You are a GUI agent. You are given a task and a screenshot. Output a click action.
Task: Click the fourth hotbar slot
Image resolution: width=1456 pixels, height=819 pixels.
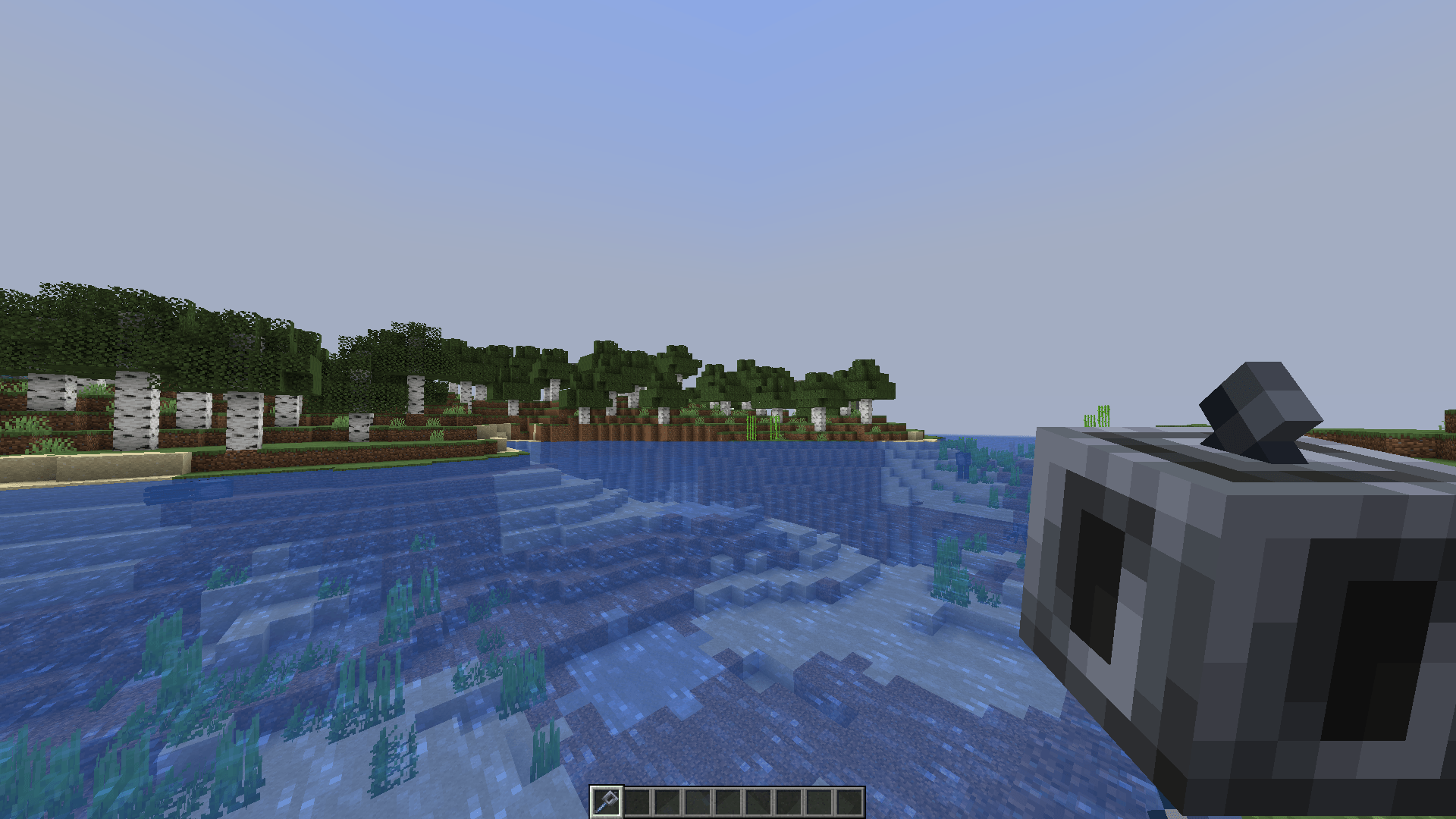pyautogui.click(x=700, y=802)
